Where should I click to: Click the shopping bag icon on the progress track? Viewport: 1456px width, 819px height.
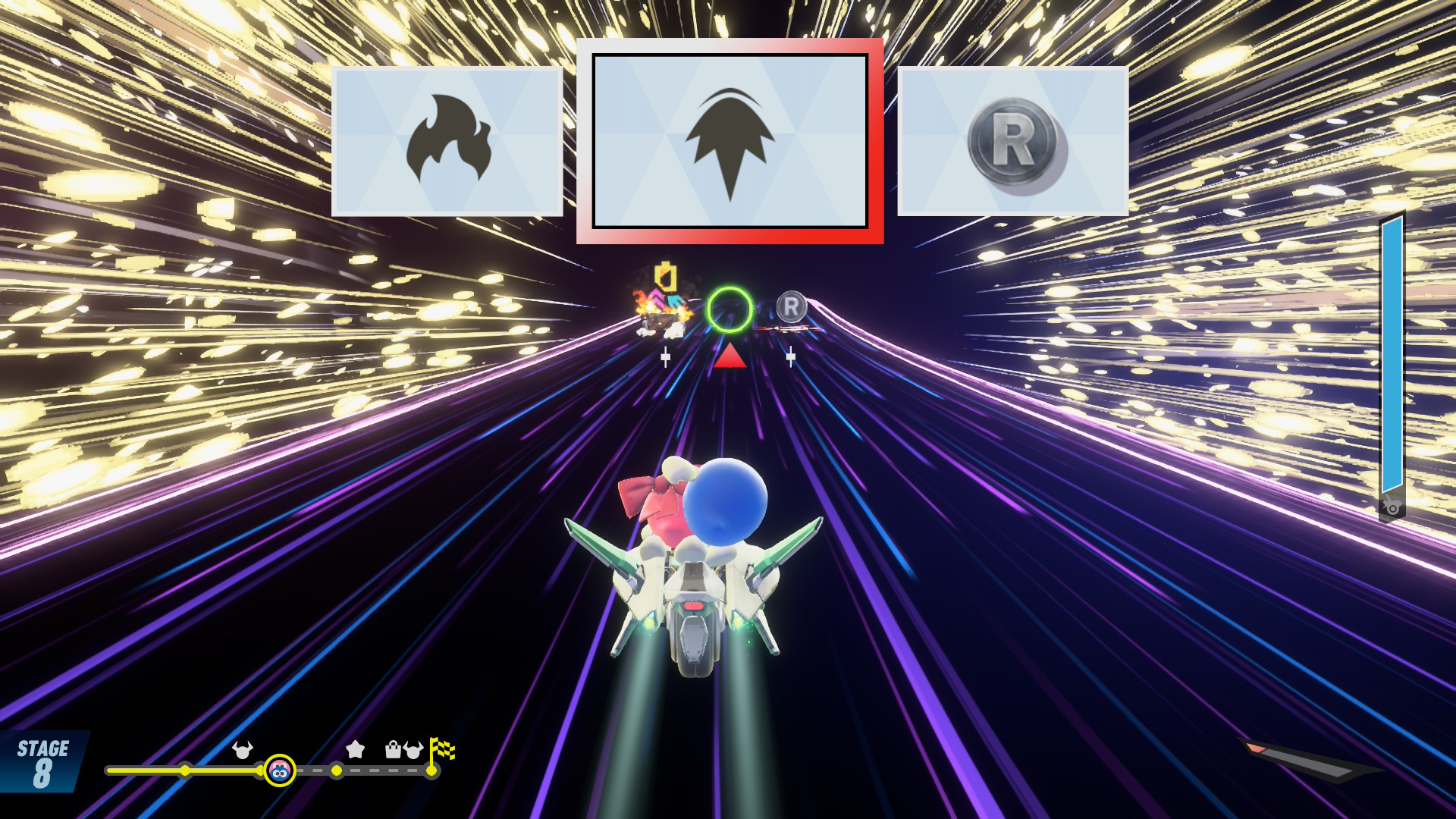point(393,750)
